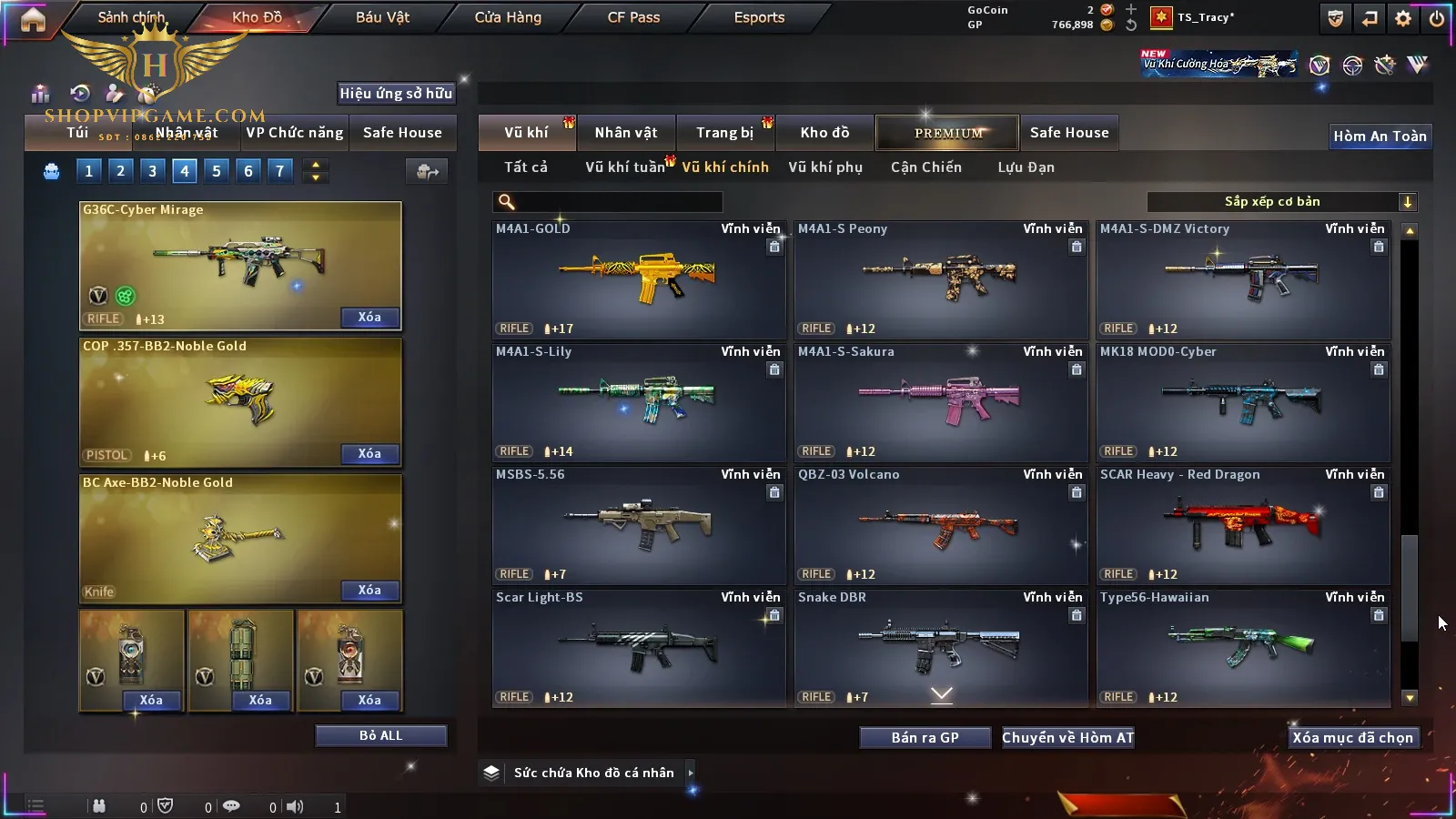This screenshot has height=819, width=1456.
Task: Open the CF Pass menu
Action: (x=633, y=17)
